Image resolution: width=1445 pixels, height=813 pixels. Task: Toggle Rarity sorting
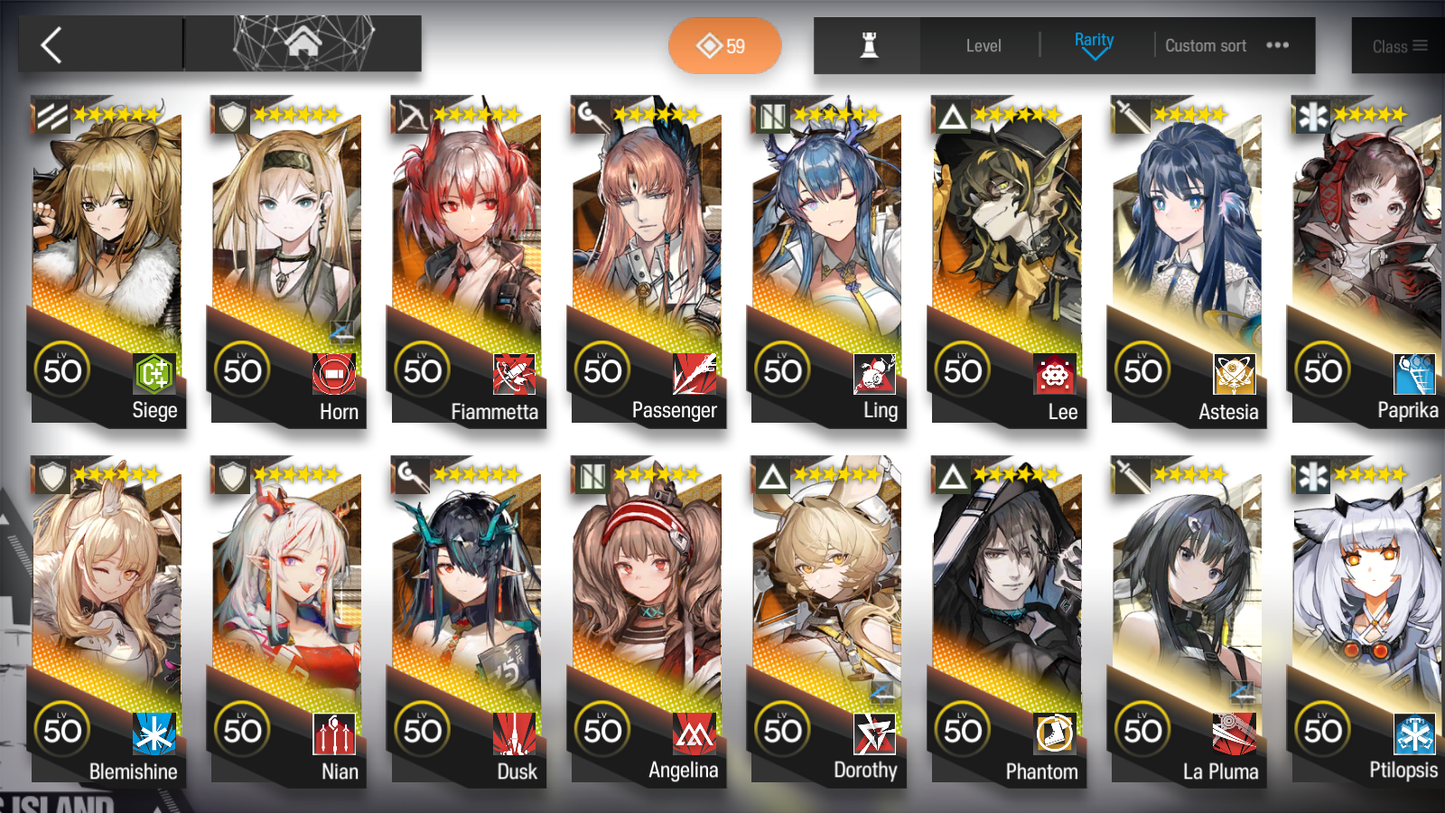tap(1095, 41)
